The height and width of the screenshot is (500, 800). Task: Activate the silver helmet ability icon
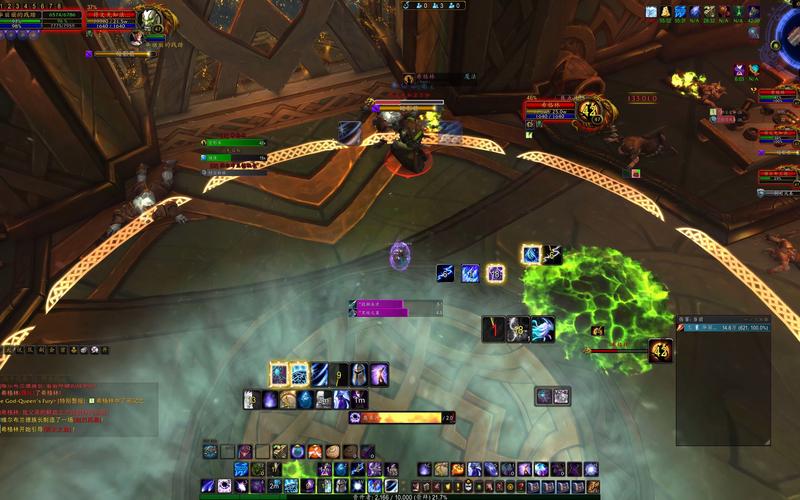[x=360, y=374]
